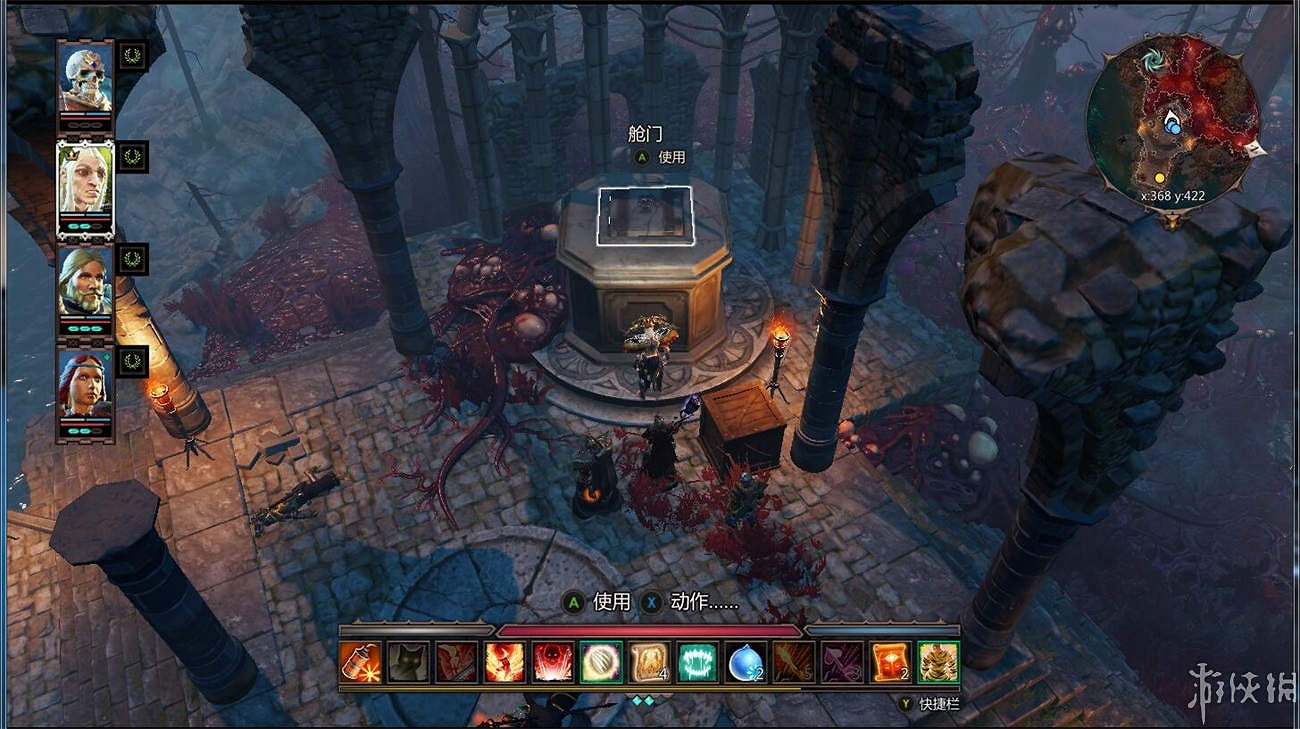Switch to the red-haired woman's portrait

(x=85, y=385)
